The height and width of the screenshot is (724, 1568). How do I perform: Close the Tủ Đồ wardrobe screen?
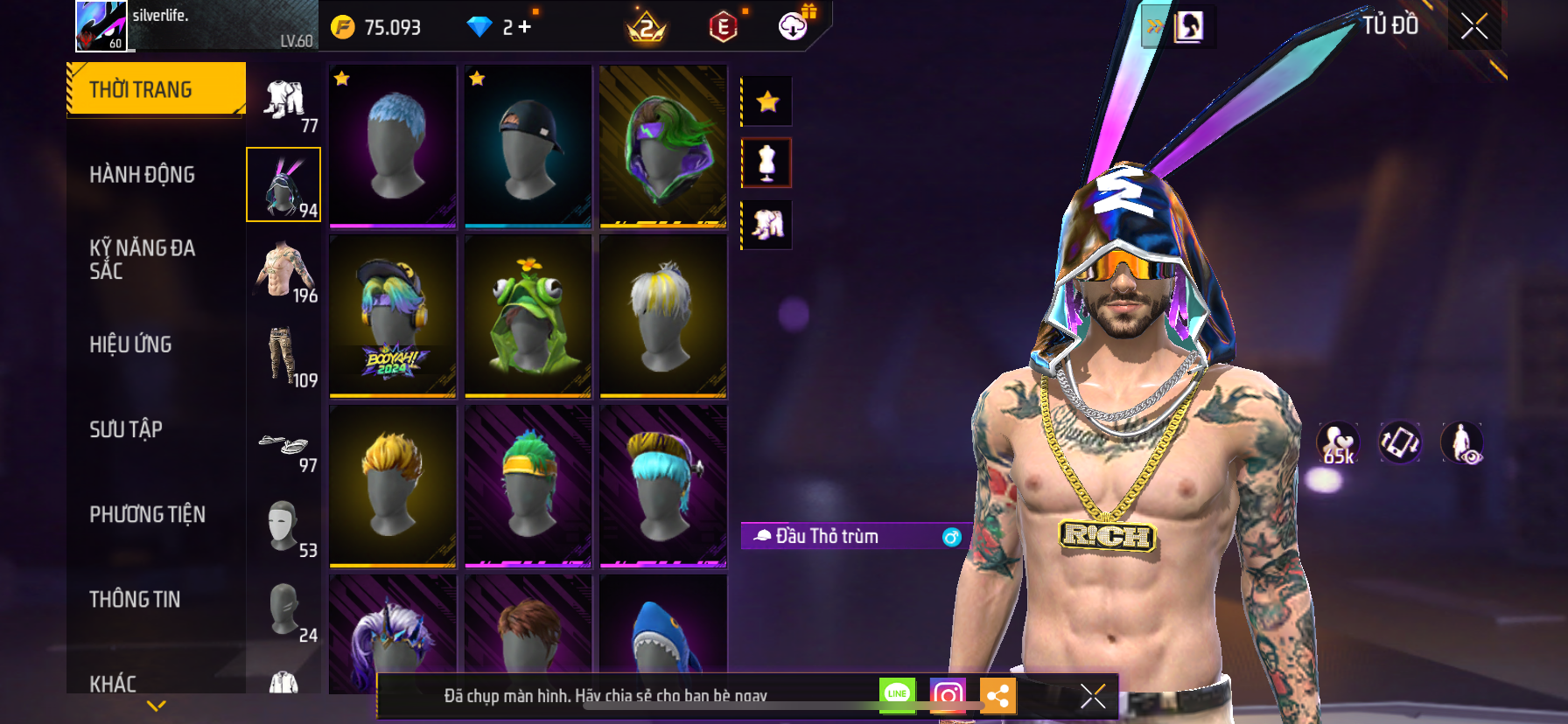point(1474,26)
